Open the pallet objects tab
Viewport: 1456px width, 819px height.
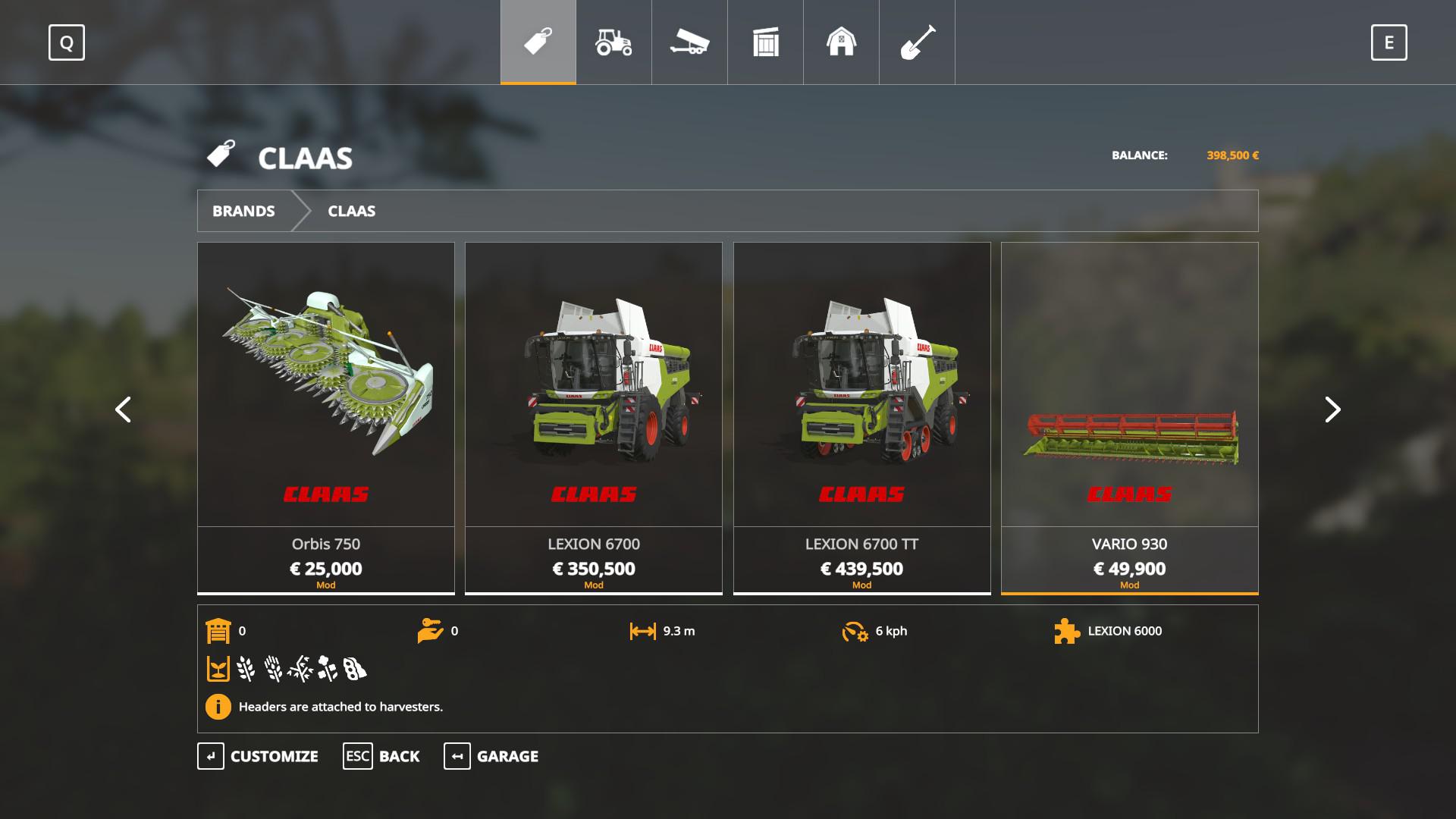tap(765, 42)
